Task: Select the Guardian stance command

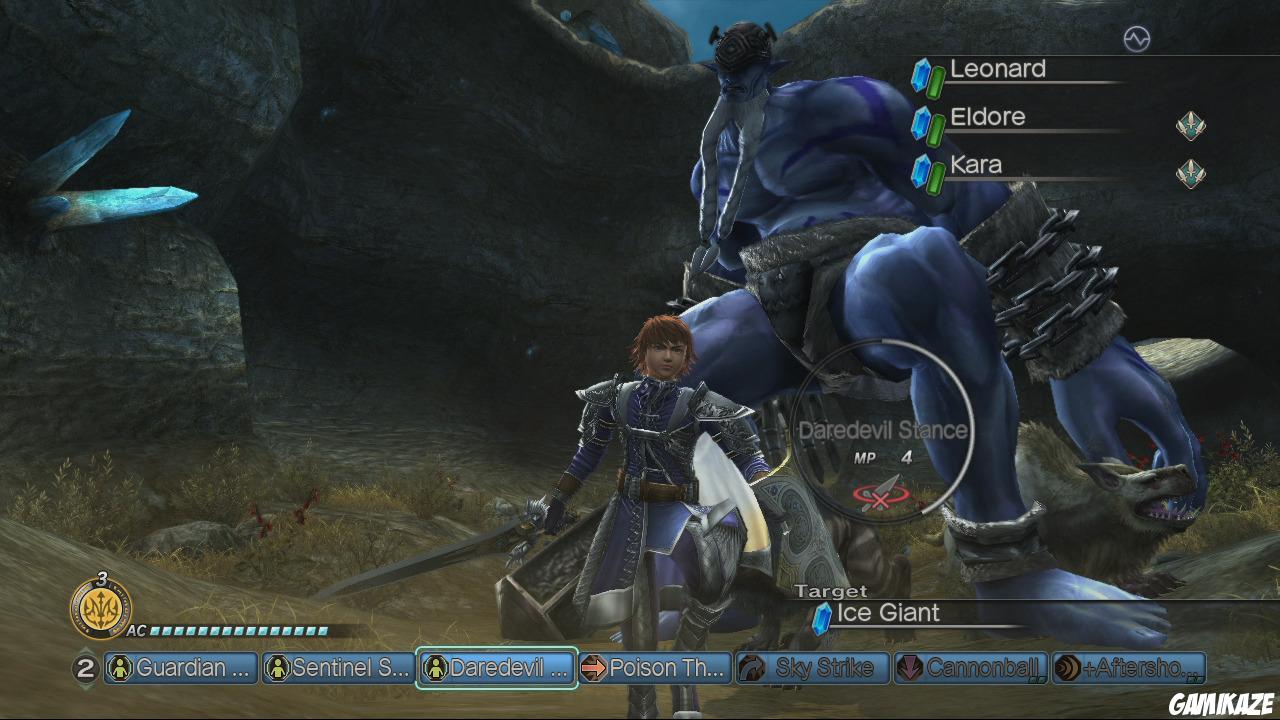Action: click(181, 668)
